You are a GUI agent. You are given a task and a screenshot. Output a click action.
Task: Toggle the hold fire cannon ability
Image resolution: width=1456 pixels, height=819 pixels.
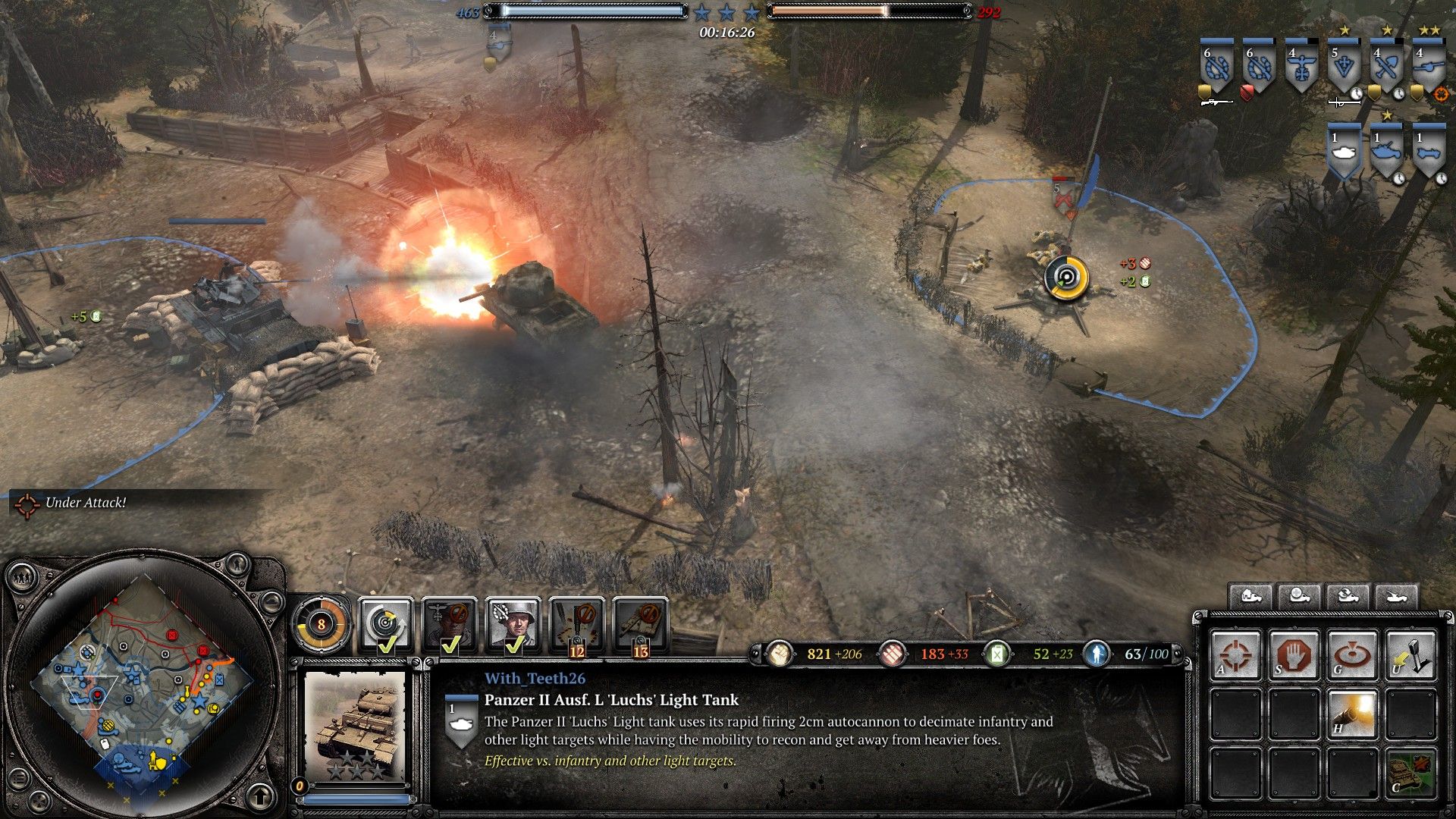(x=1352, y=714)
